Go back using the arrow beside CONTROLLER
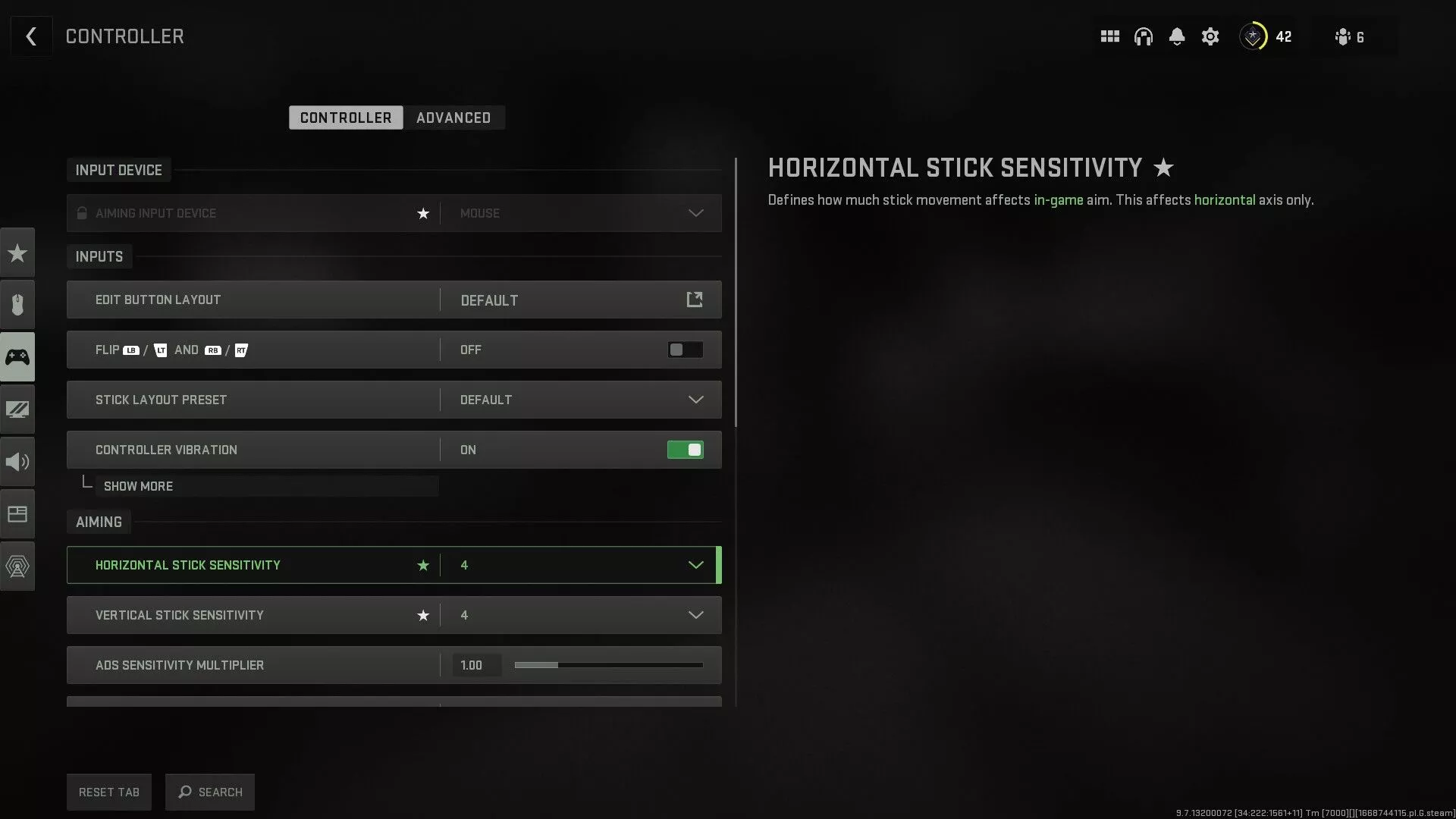The height and width of the screenshot is (819, 1456). point(31,36)
